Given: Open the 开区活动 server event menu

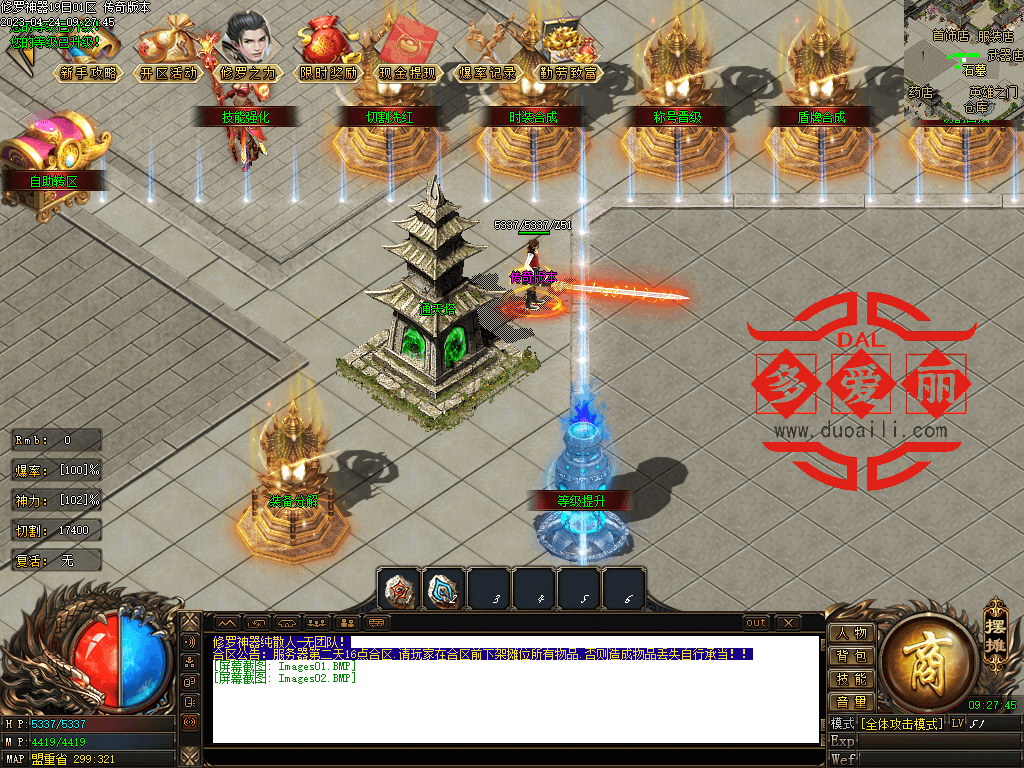Looking at the screenshot, I should pos(167,72).
